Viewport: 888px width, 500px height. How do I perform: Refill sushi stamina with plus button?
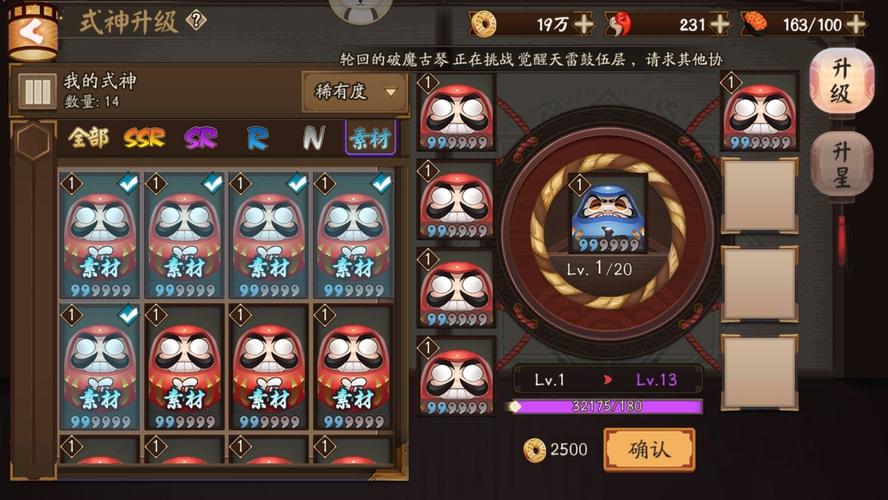855,23
